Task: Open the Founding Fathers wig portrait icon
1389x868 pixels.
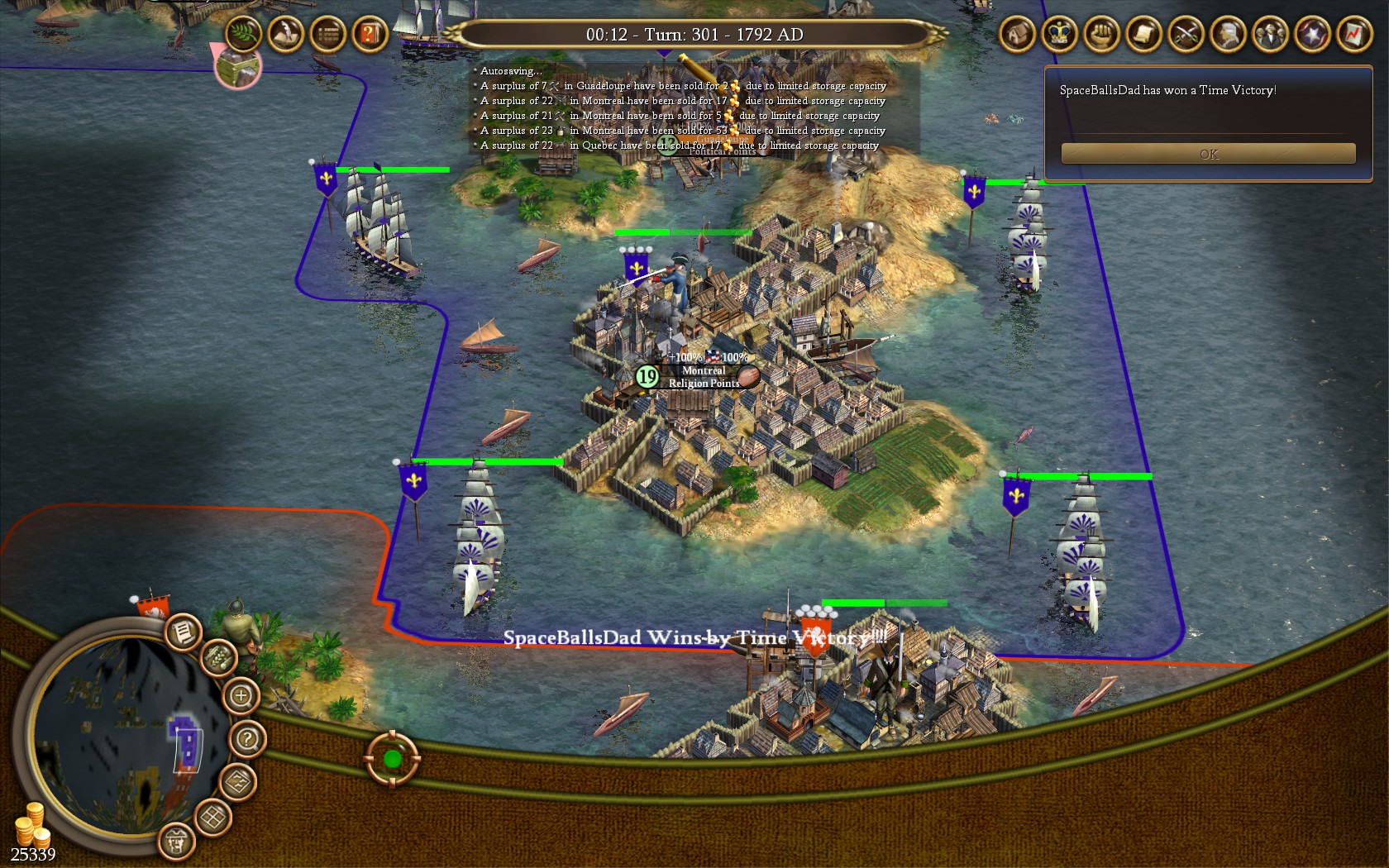Action: pyautogui.click(x=1229, y=35)
